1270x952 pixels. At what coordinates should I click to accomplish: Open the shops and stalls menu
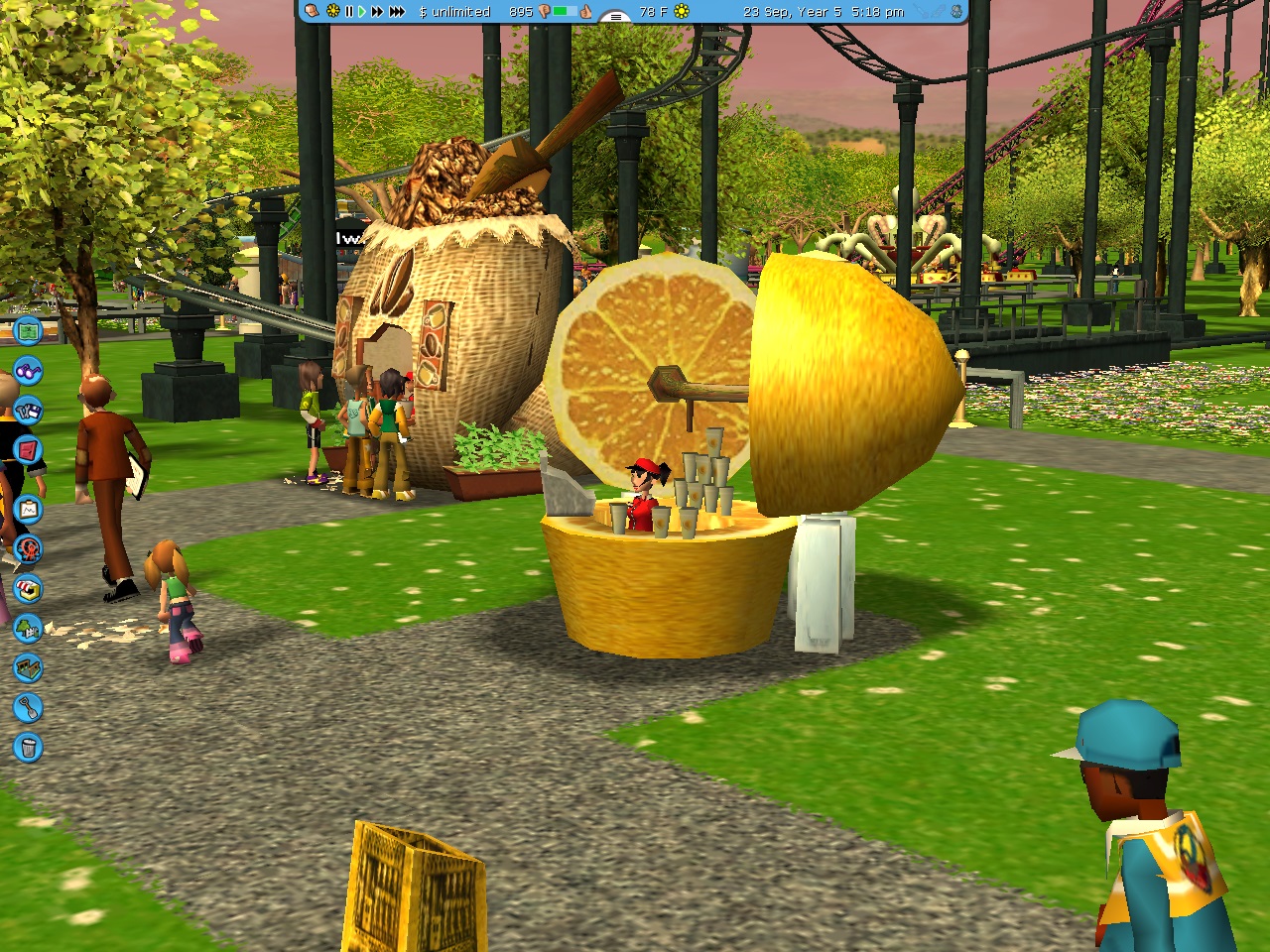(28, 589)
